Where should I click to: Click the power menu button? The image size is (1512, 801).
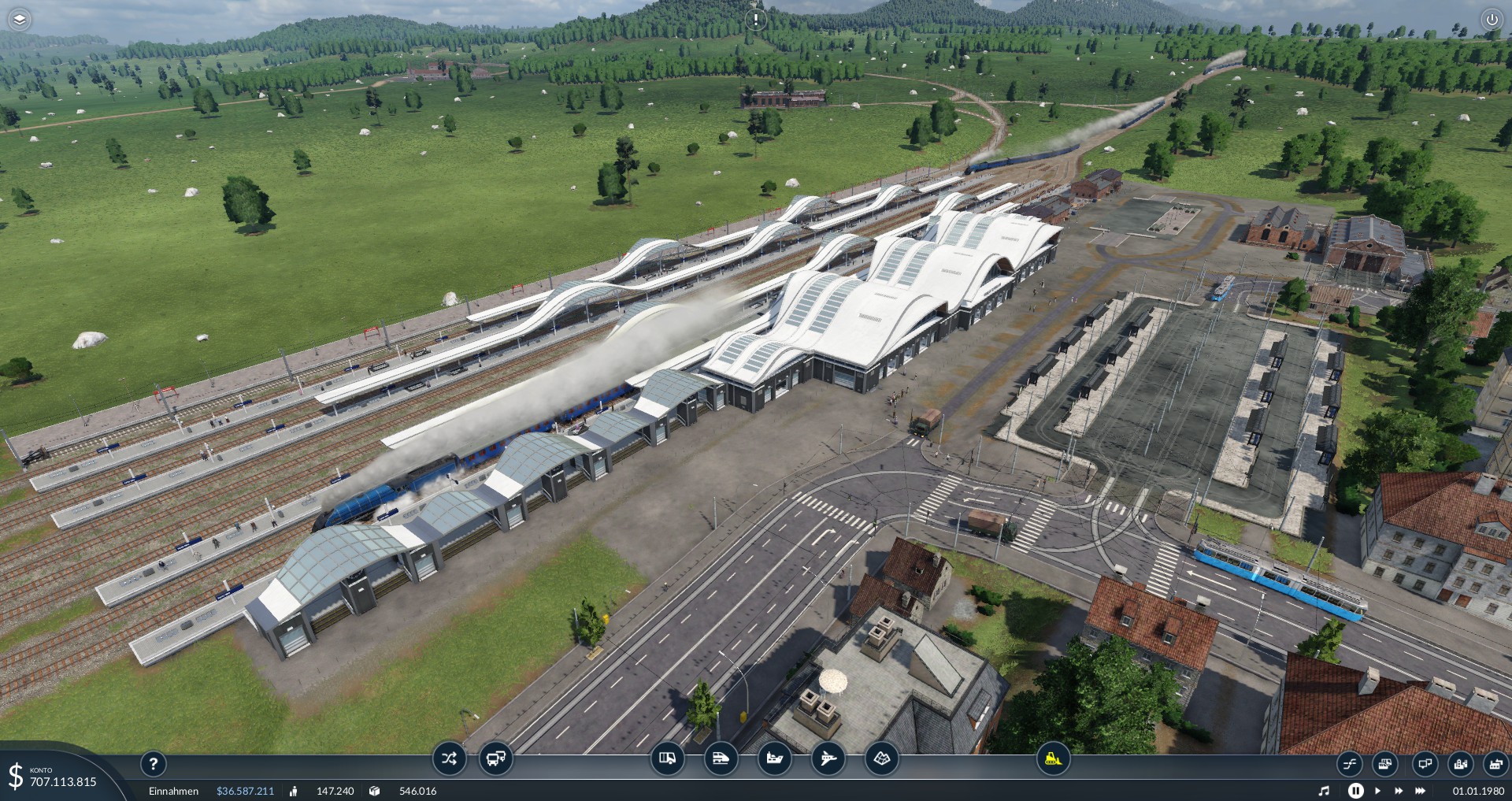point(1492,20)
